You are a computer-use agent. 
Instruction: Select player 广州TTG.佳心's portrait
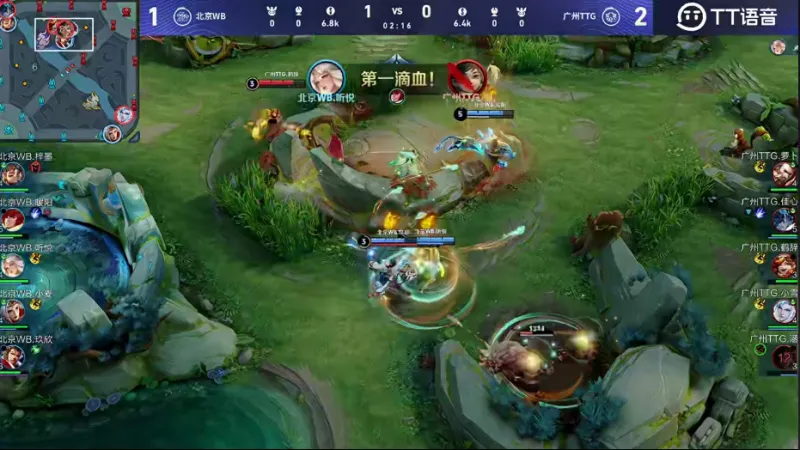click(784, 219)
